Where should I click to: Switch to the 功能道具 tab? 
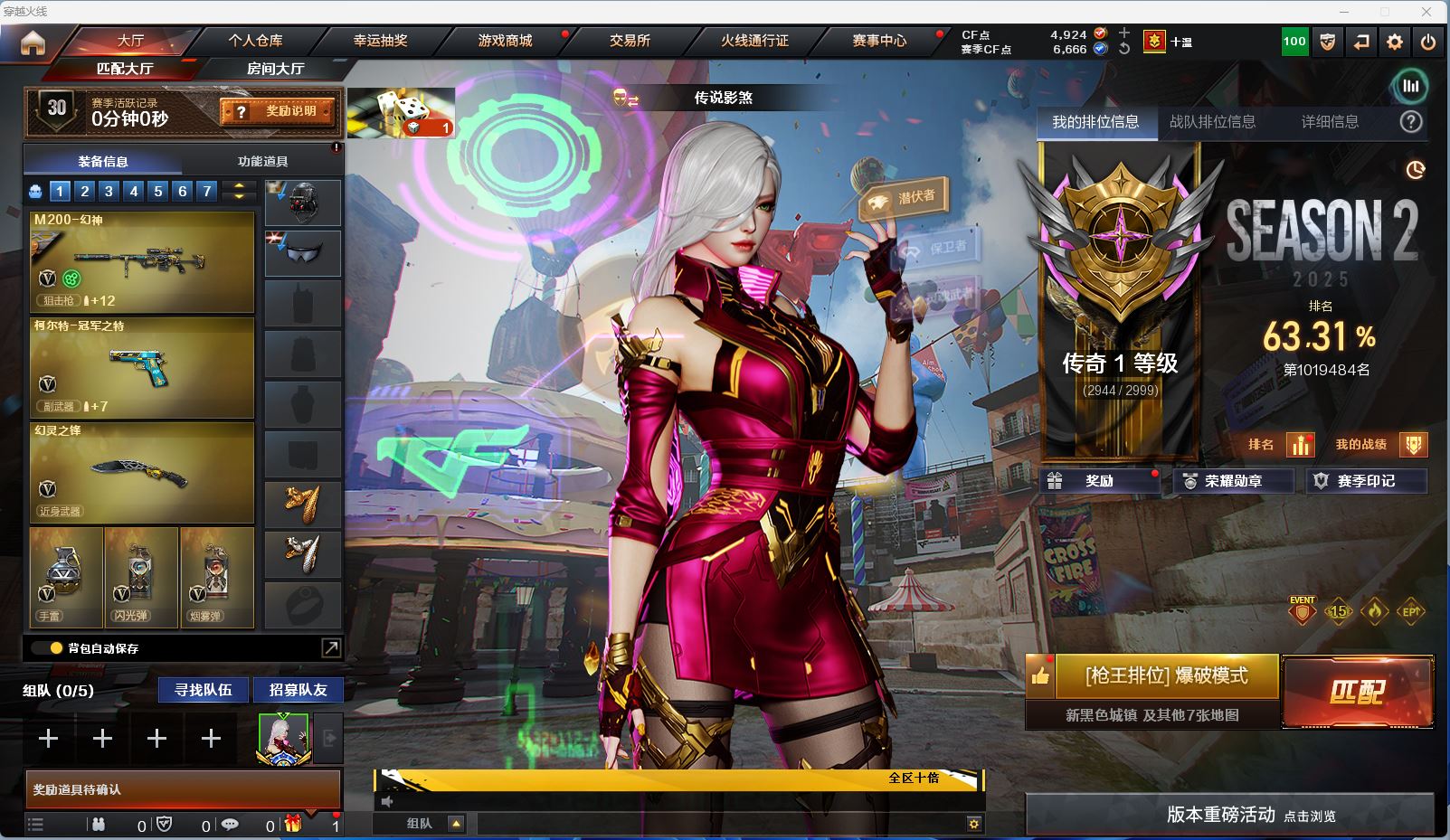pyautogui.click(x=262, y=161)
